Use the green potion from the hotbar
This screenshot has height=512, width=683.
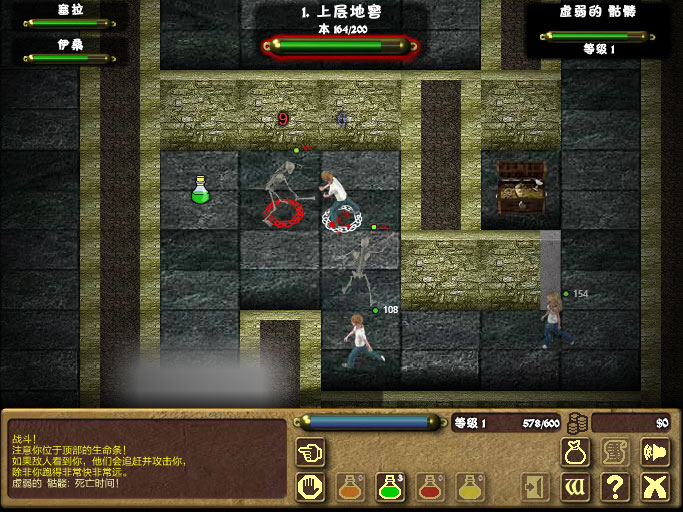pos(391,487)
